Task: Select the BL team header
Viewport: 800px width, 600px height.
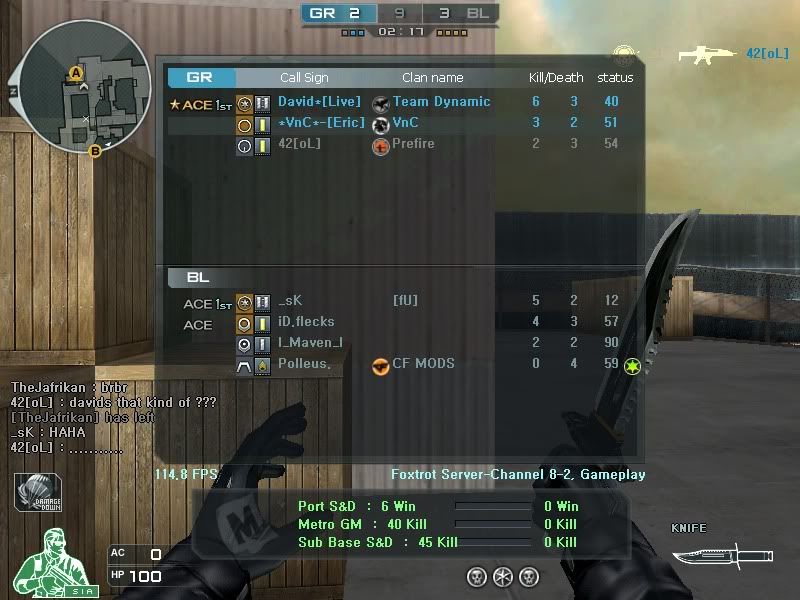Action: click(198, 277)
